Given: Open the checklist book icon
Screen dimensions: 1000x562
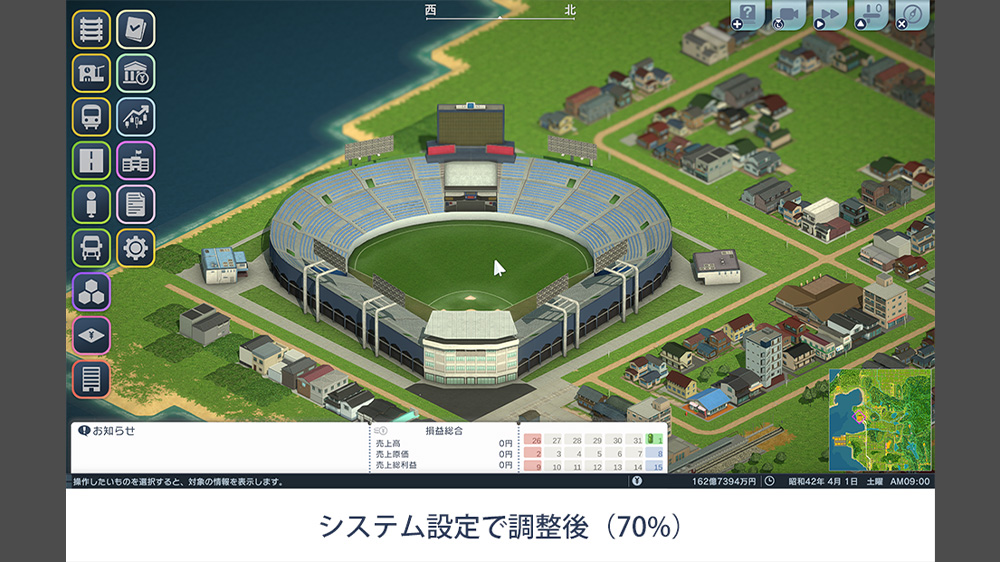Looking at the screenshot, I should pyautogui.click(x=136, y=30).
